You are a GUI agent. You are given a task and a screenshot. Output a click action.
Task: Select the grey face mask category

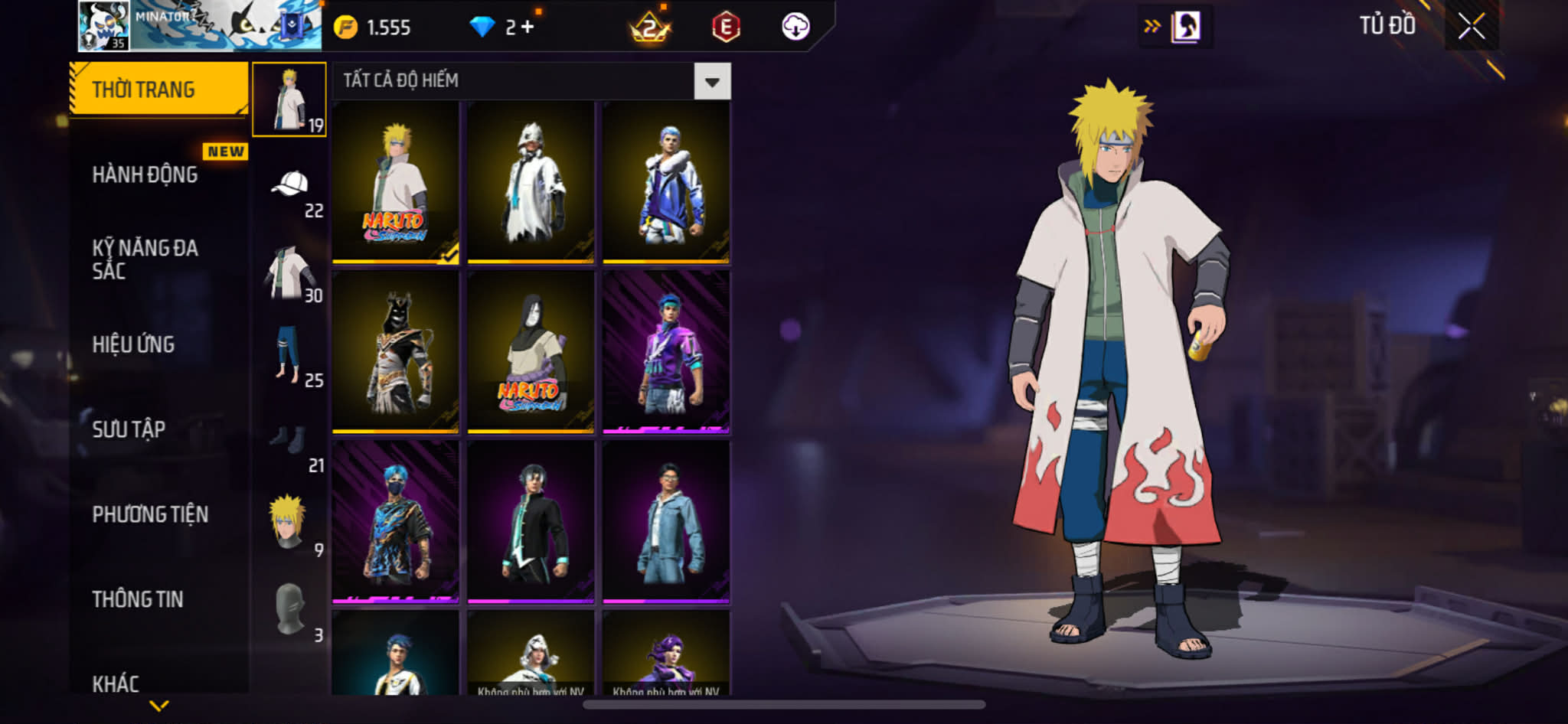[x=290, y=608]
